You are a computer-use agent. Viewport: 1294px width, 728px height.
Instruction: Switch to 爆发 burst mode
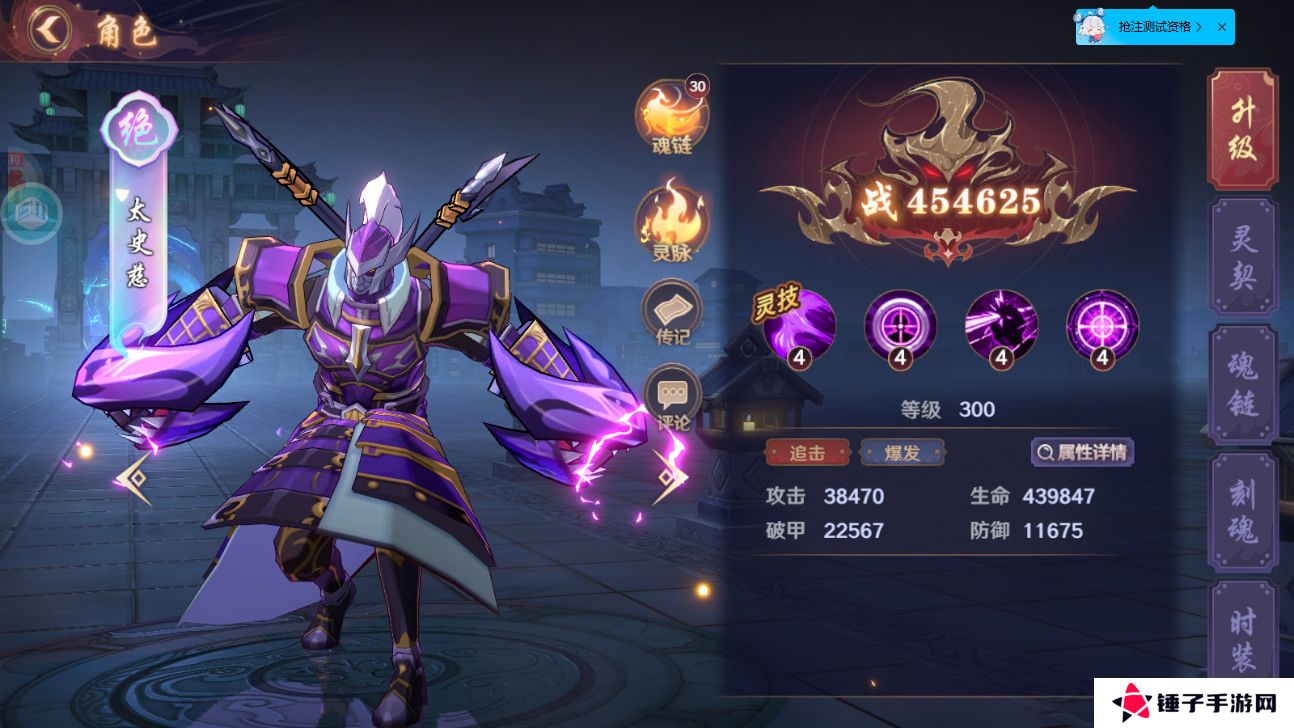(x=903, y=452)
